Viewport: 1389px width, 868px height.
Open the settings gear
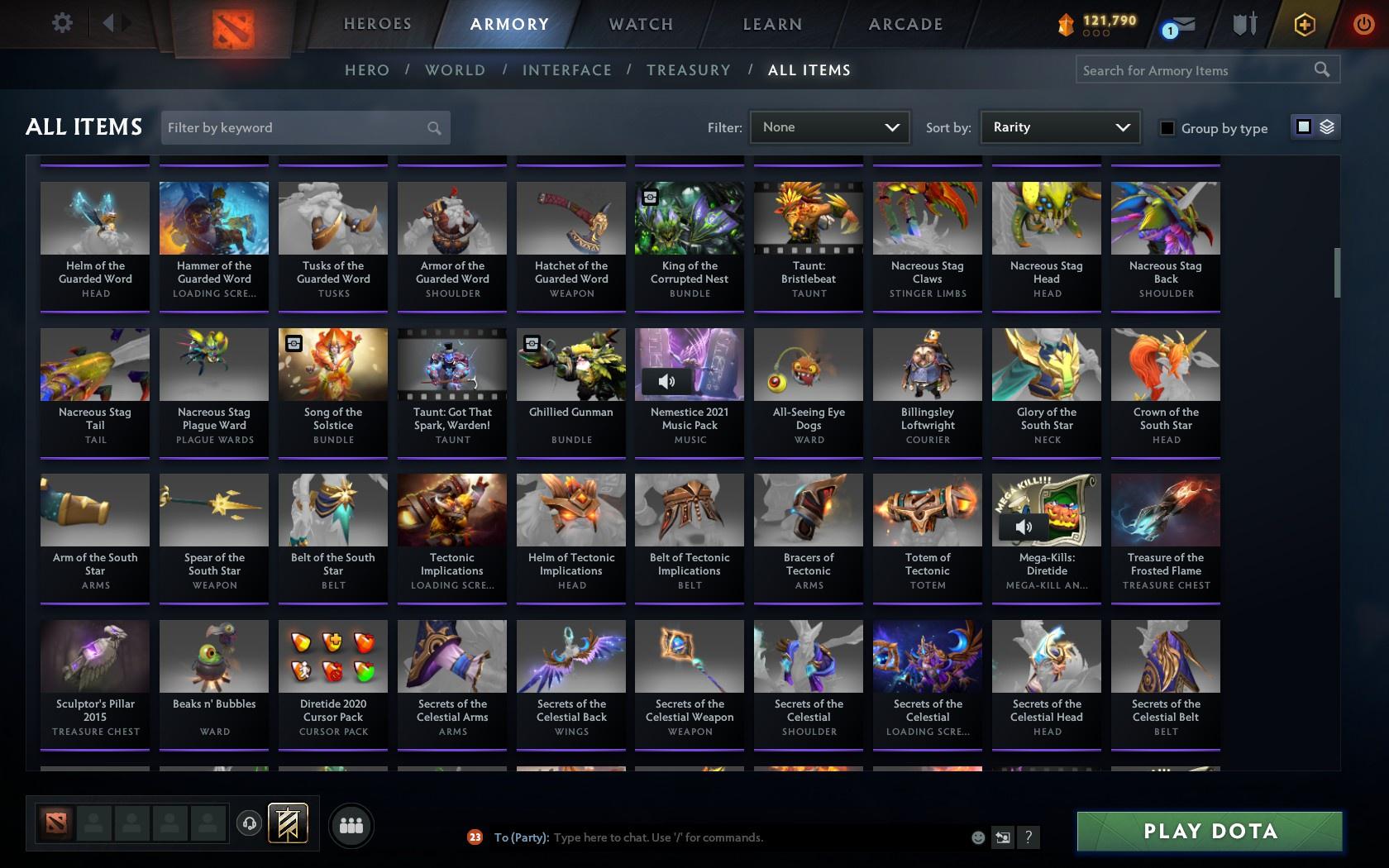click(60, 23)
